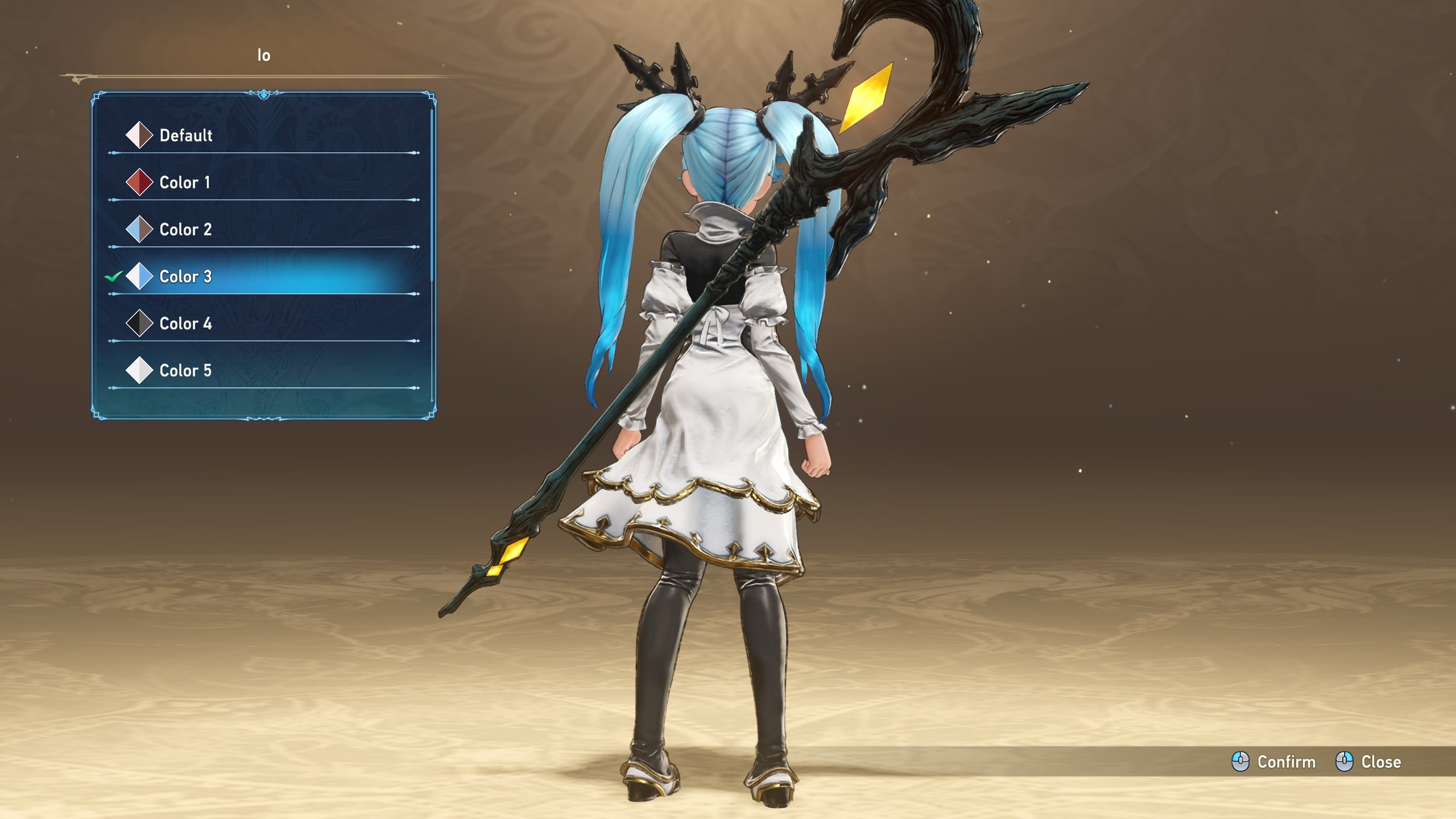The width and height of the screenshot is (1456, 819).
Task: Switch outfit to Color 4
Action: [x=185, y=324]
